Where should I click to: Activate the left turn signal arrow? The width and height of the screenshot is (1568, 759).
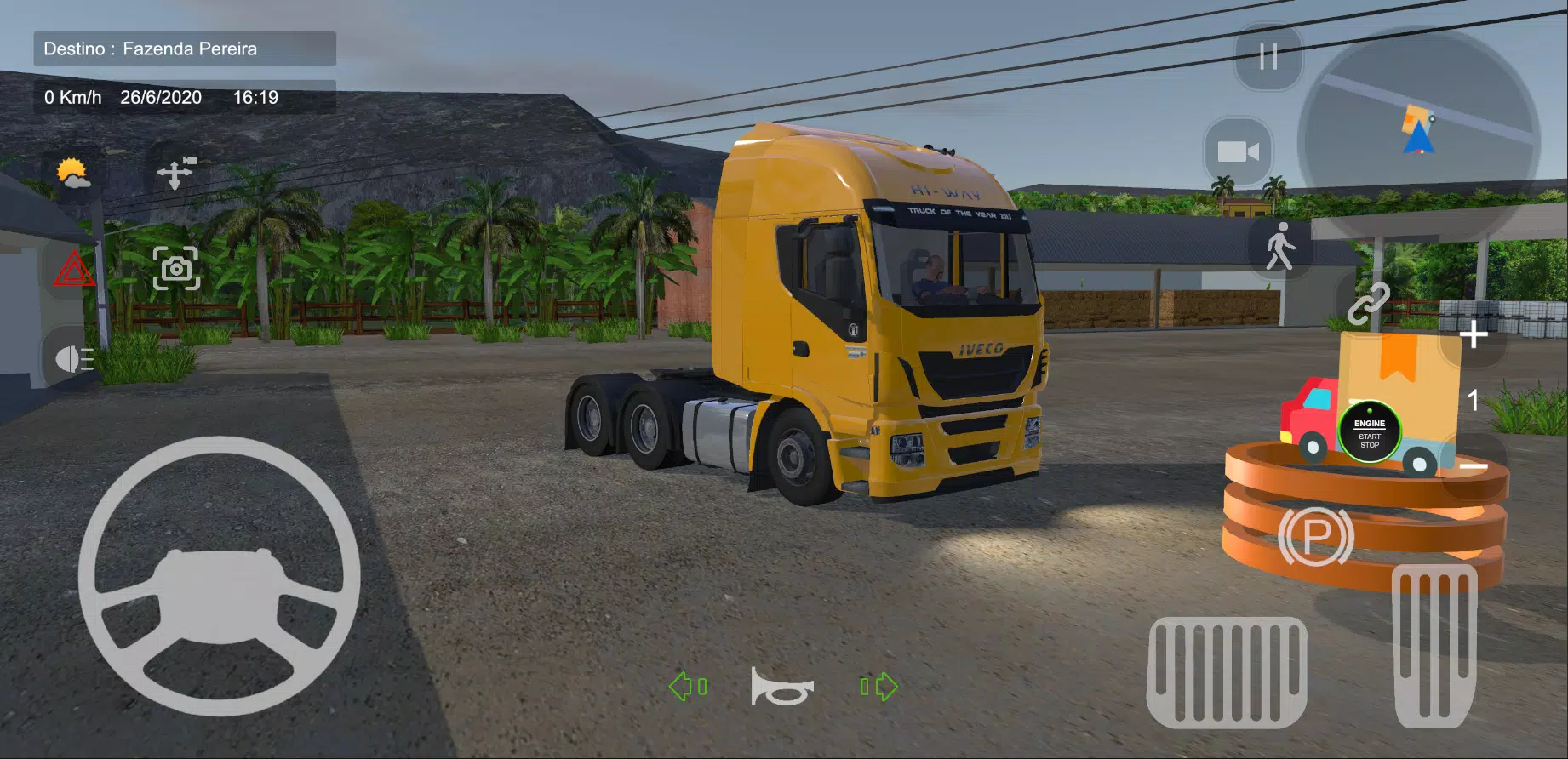(x=687, y=687)
